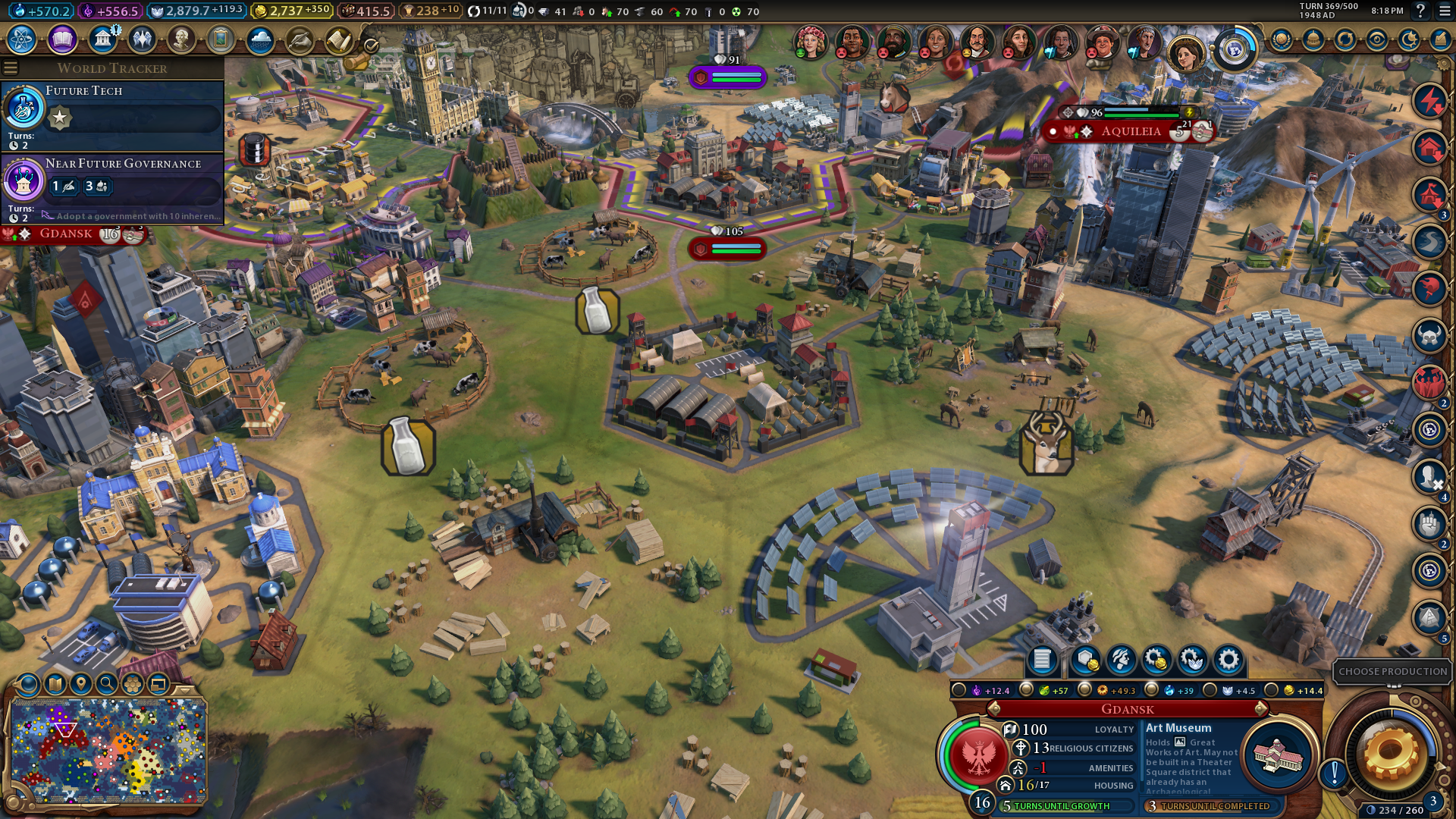The image size is (1456, 819).
Task: Click on the world minimap
Action: tap(108, 751)
